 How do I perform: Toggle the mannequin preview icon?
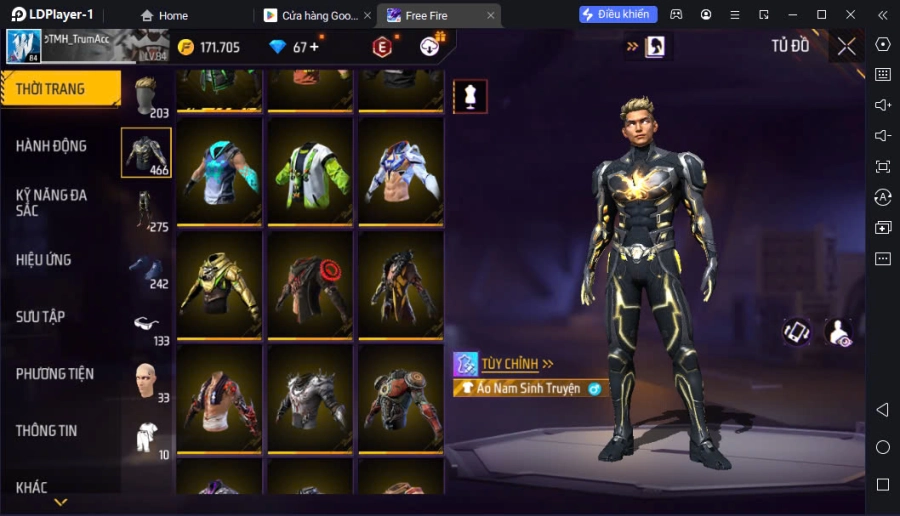(x=470, y=96)
